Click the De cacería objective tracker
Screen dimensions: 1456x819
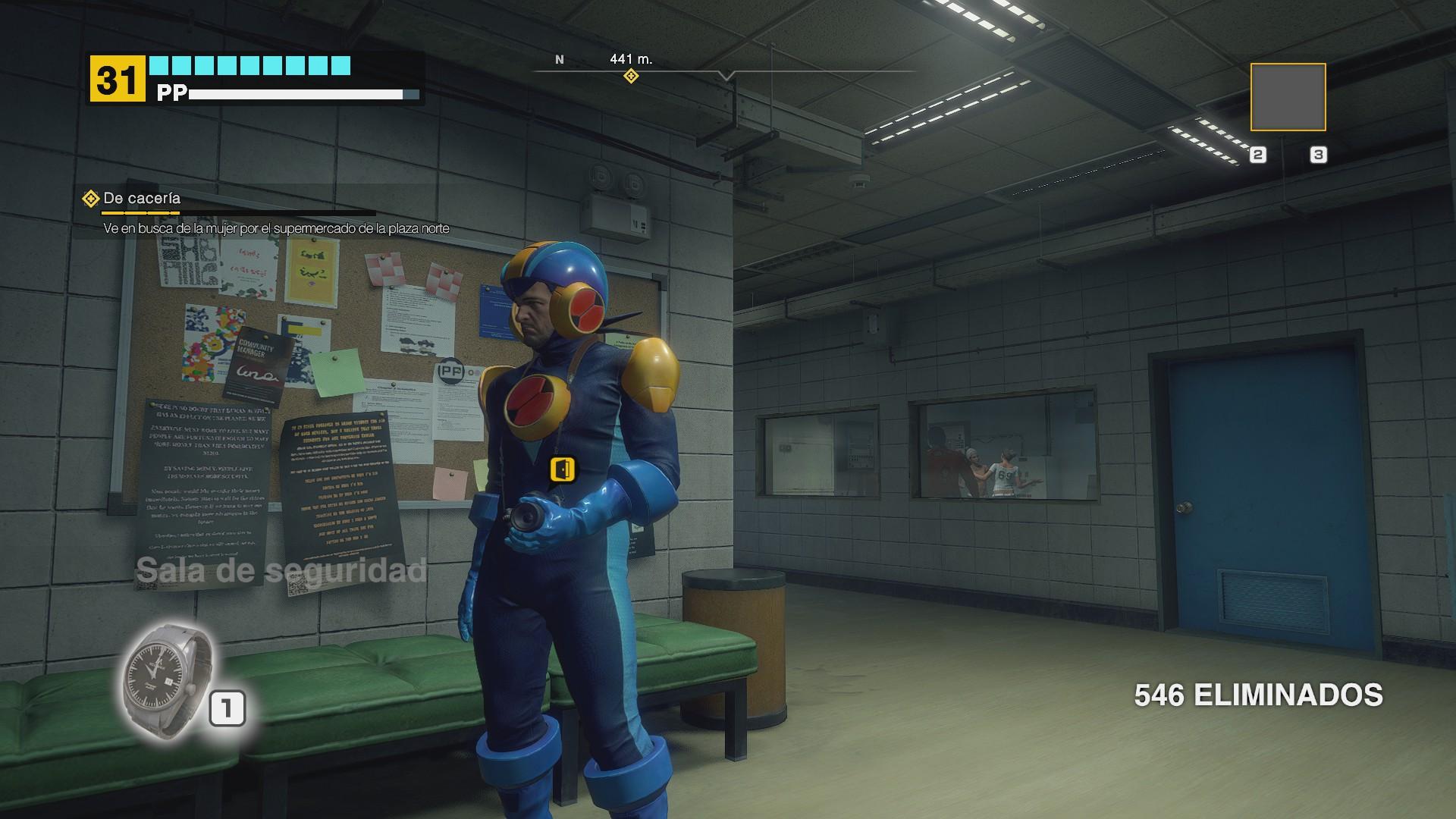click(141, 199)
